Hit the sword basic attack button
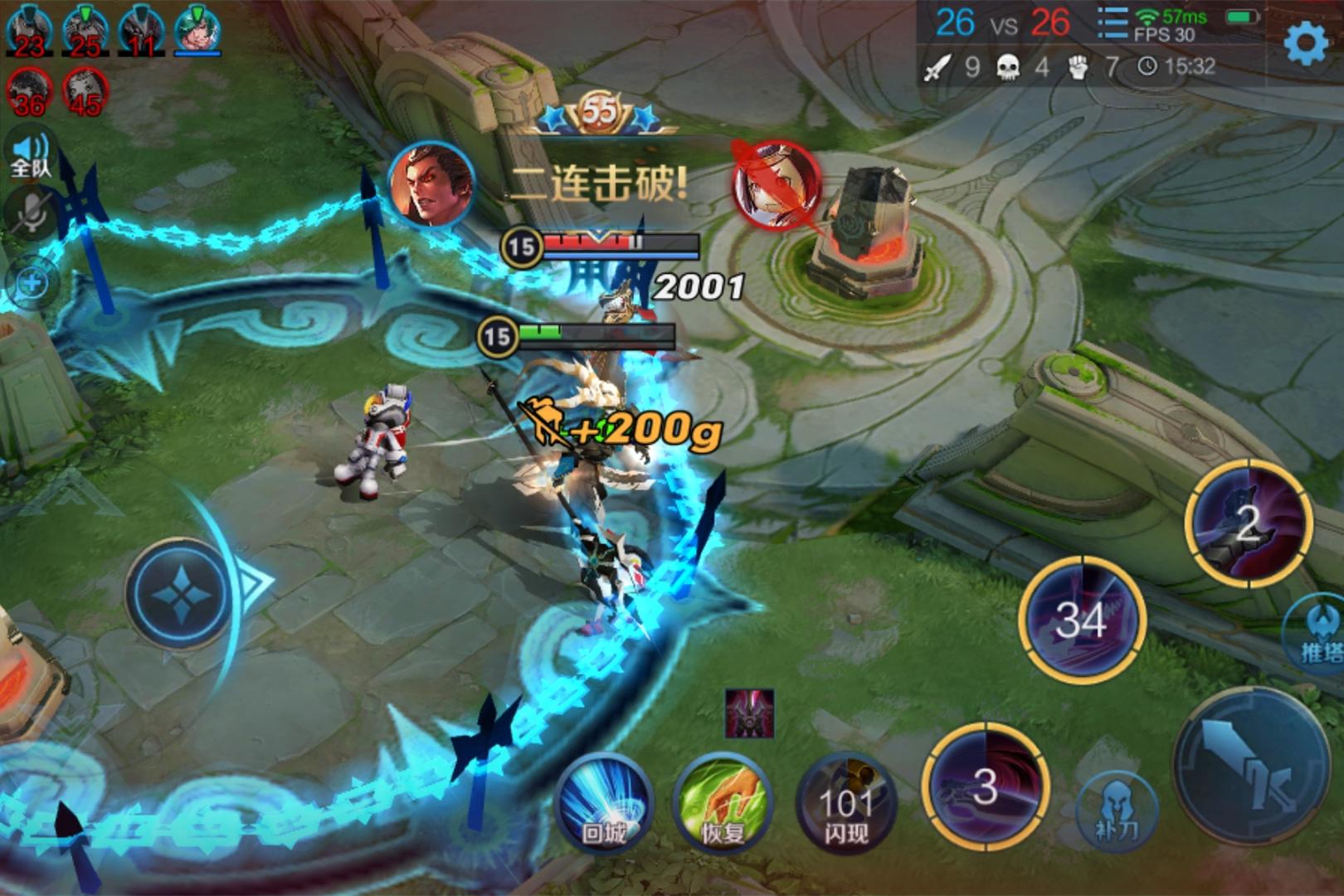The image size is (1344, 896). click(x=1253, y=763)
